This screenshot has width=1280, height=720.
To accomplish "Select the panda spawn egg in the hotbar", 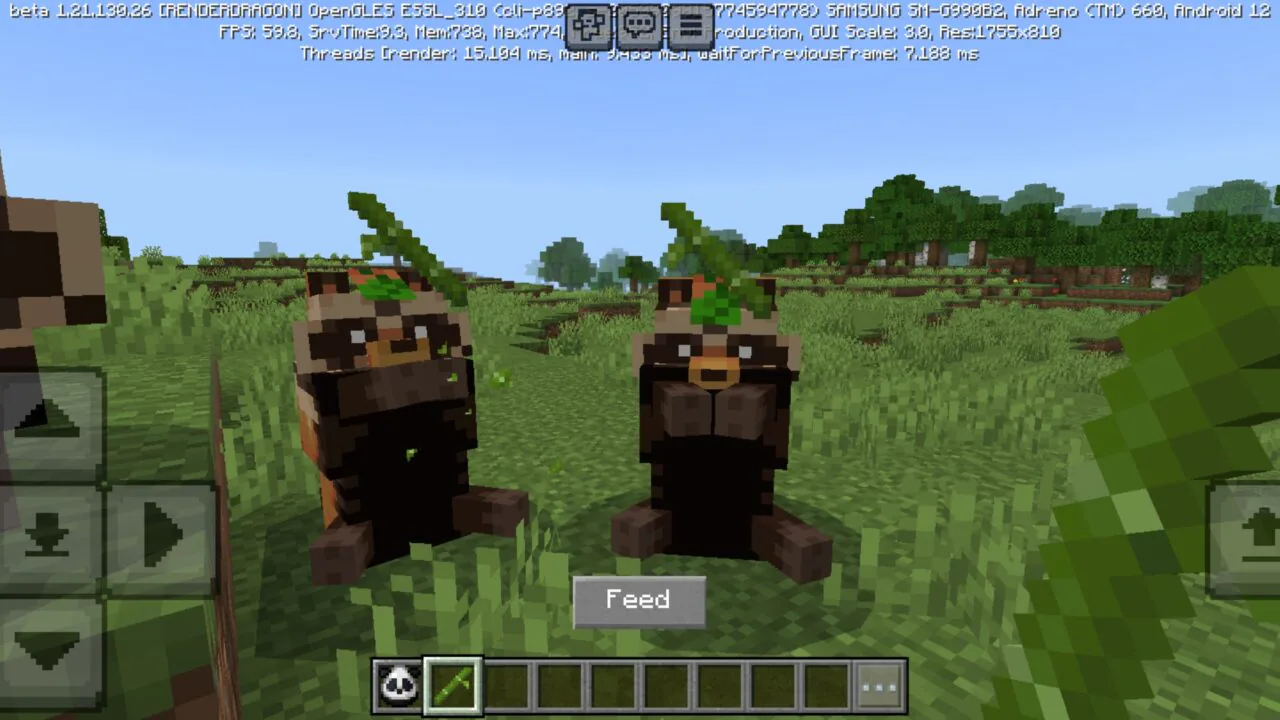I will pyautogui.click(x=400, y=685).
